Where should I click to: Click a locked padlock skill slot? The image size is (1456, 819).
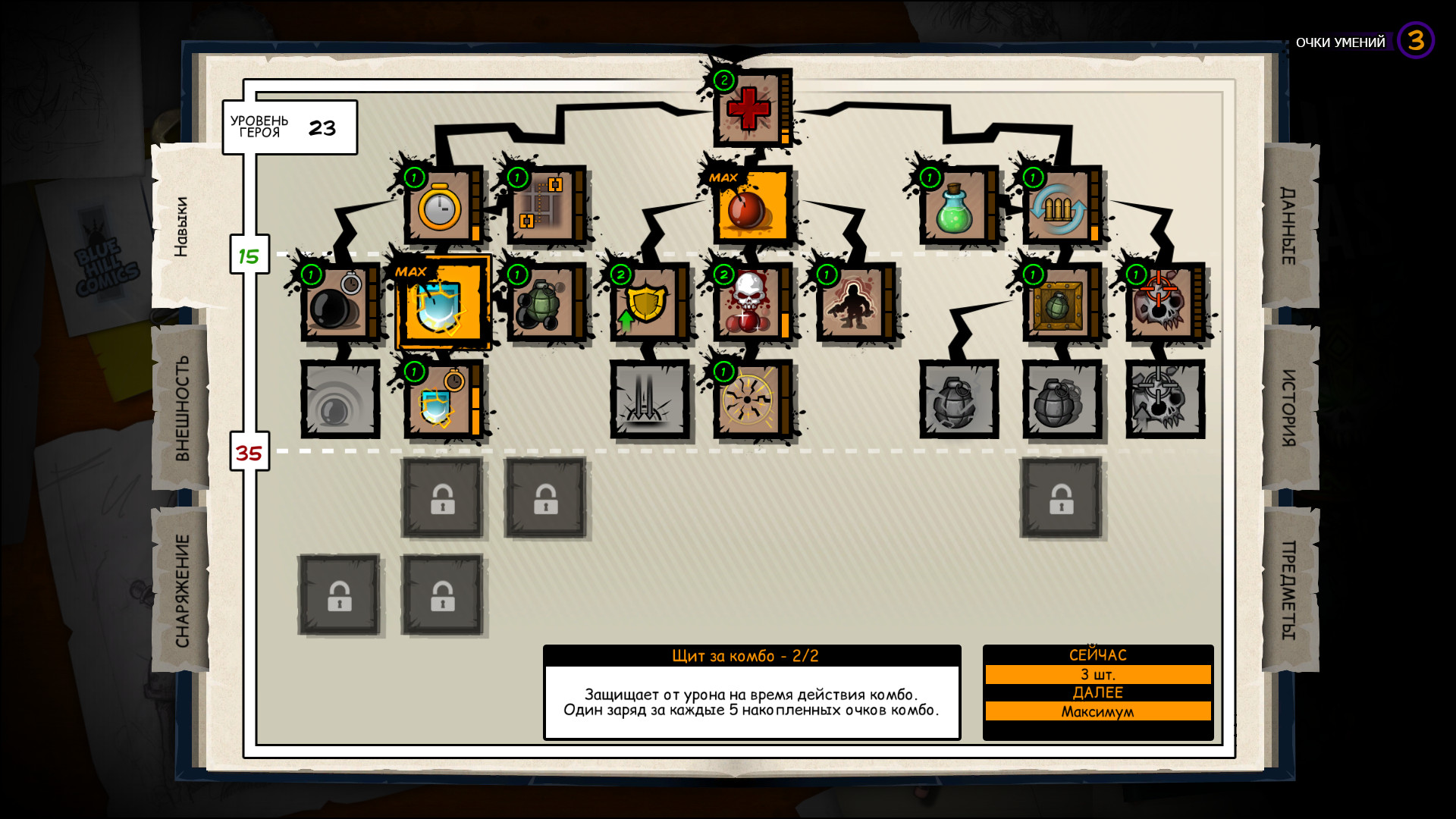(x=442, y=498)
